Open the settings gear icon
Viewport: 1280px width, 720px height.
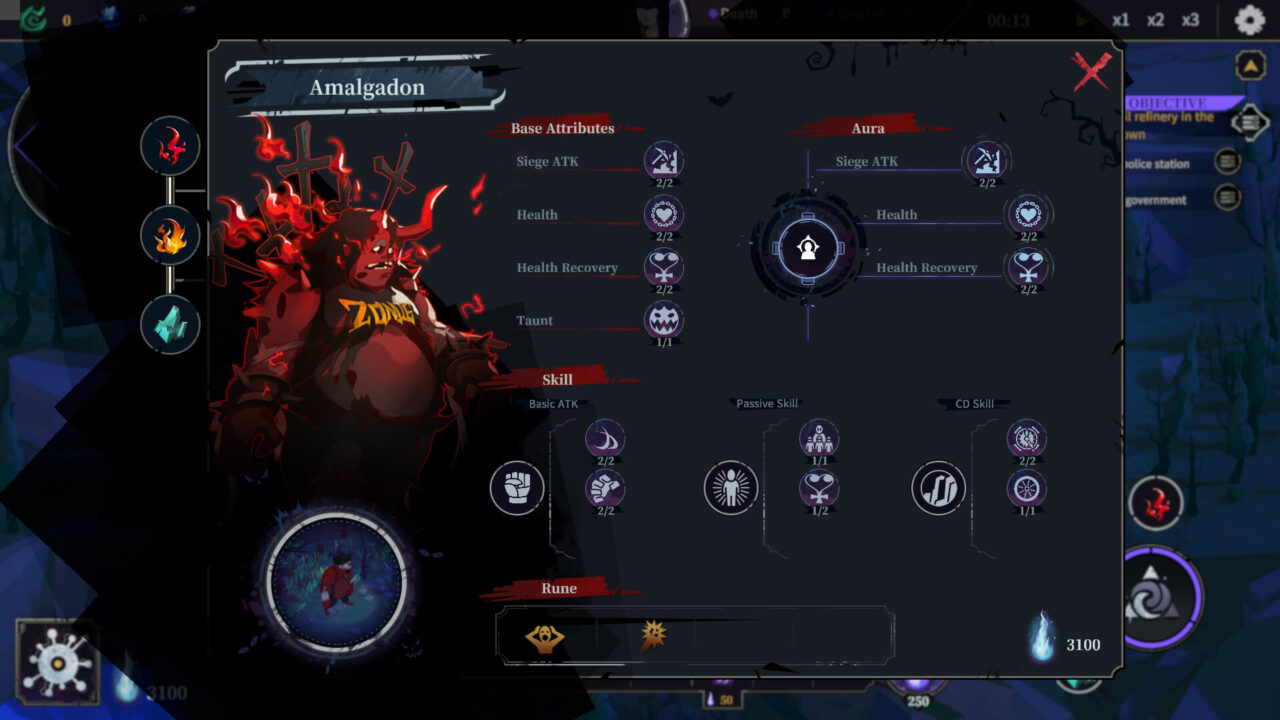point(1249,20)
